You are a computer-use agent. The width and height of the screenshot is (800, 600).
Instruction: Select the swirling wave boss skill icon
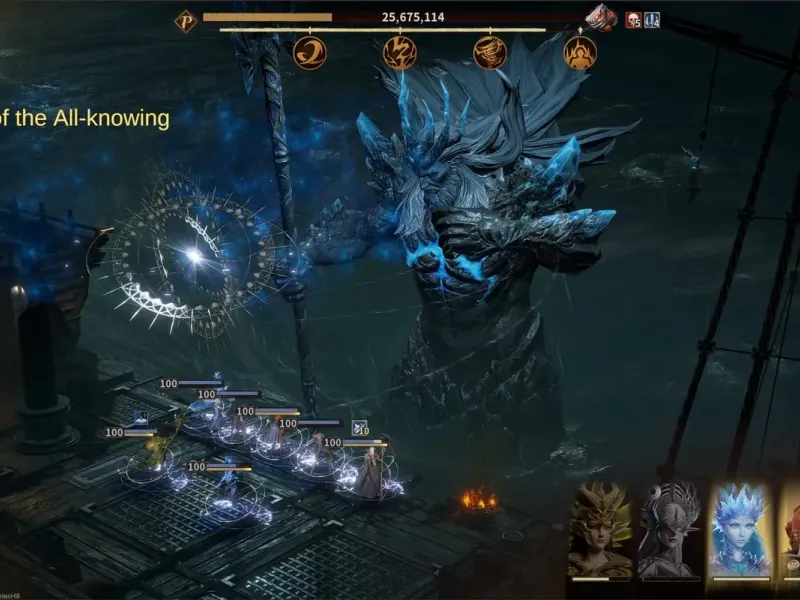(310, 52)
